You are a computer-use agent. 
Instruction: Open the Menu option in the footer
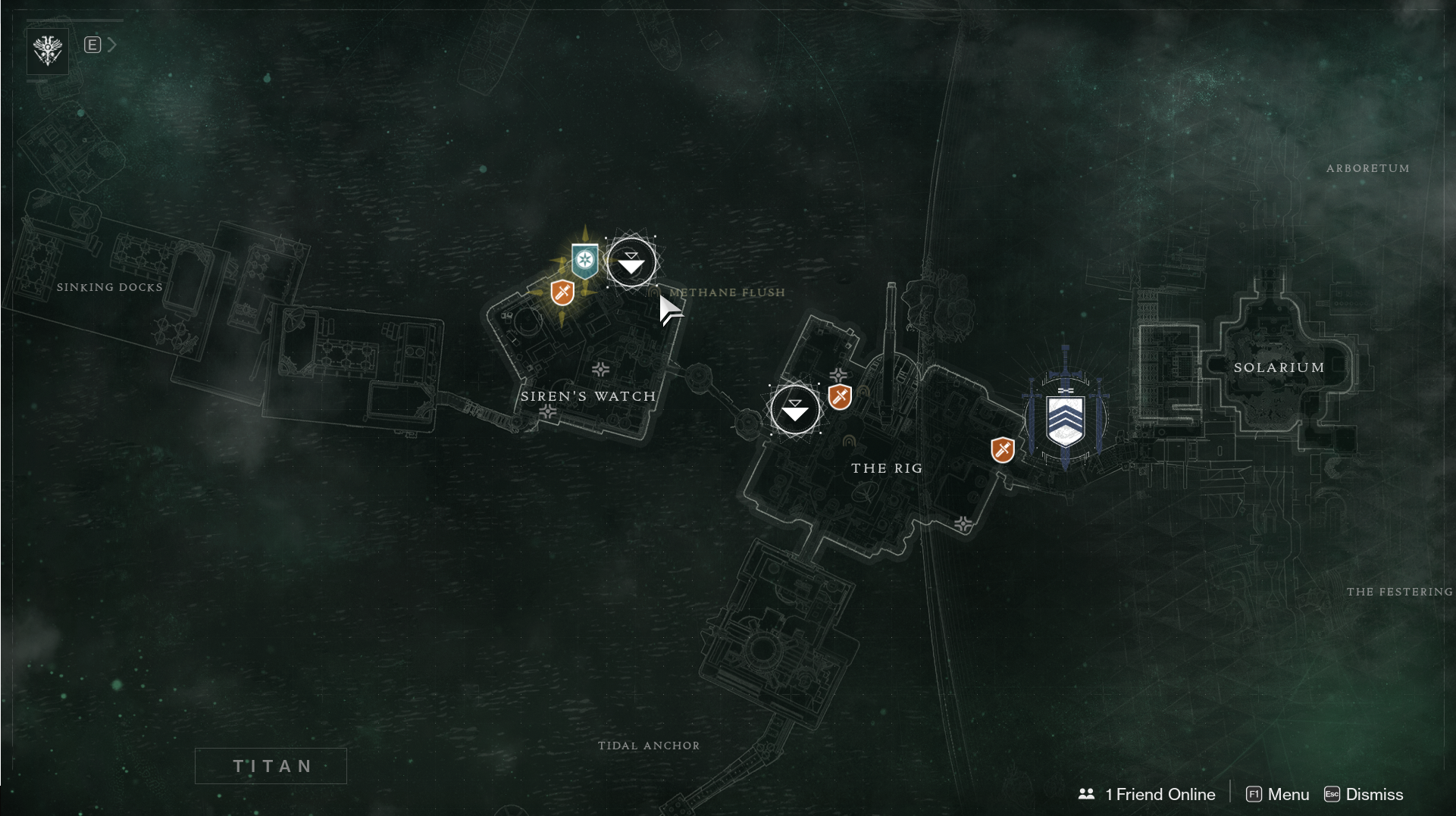point(1278,794)
